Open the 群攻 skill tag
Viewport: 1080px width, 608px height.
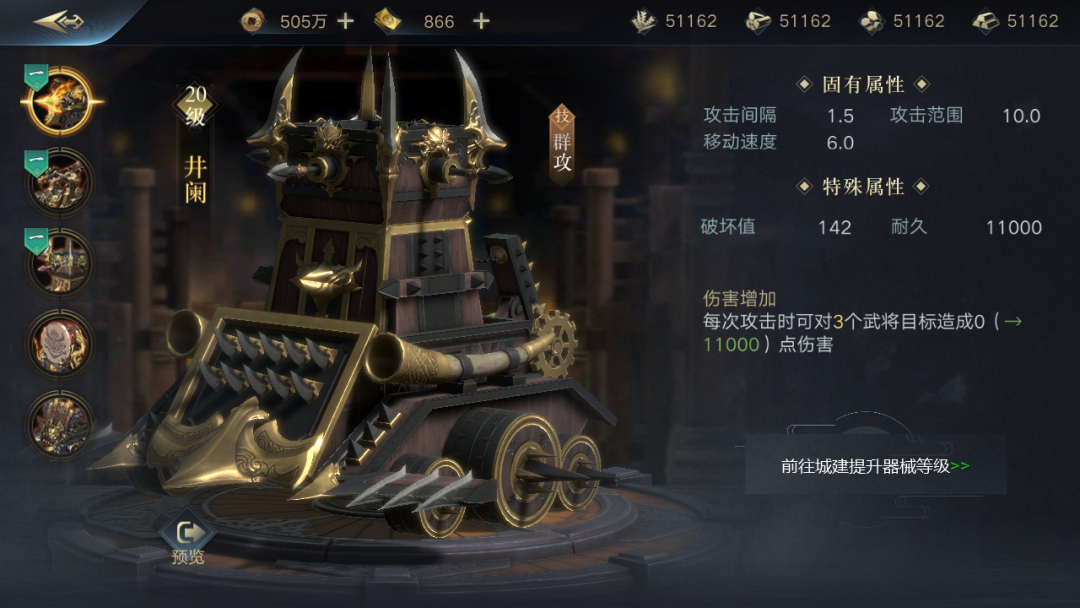coord(562,145)
